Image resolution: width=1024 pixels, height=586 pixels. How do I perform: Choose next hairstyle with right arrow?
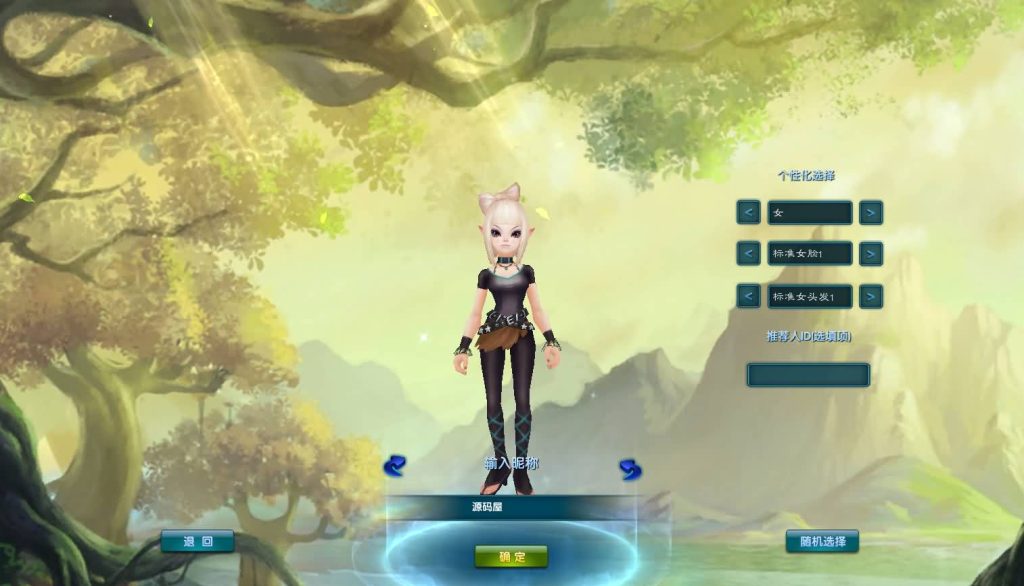(x=871, y=297)
